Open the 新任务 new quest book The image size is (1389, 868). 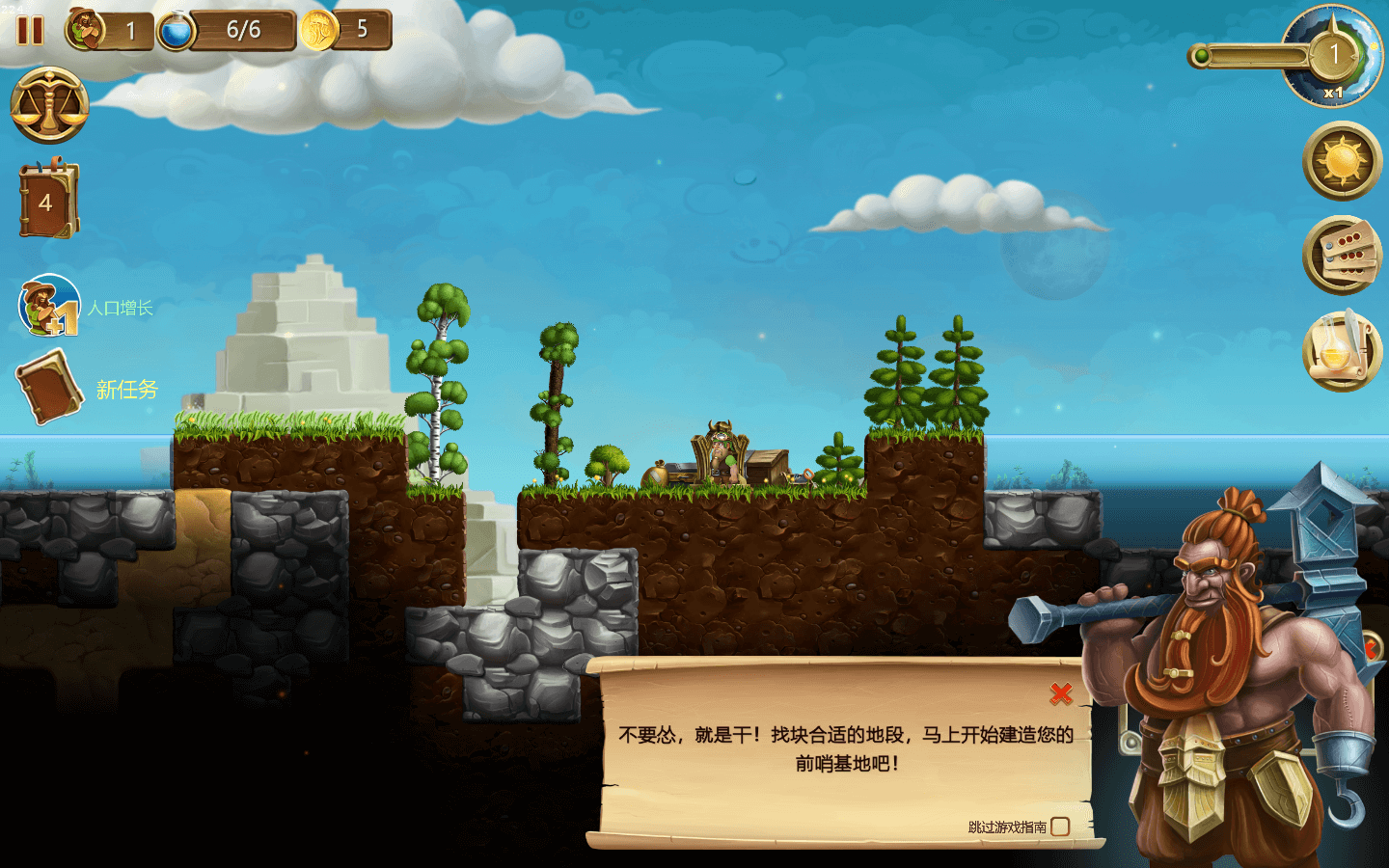pos(49,387)
